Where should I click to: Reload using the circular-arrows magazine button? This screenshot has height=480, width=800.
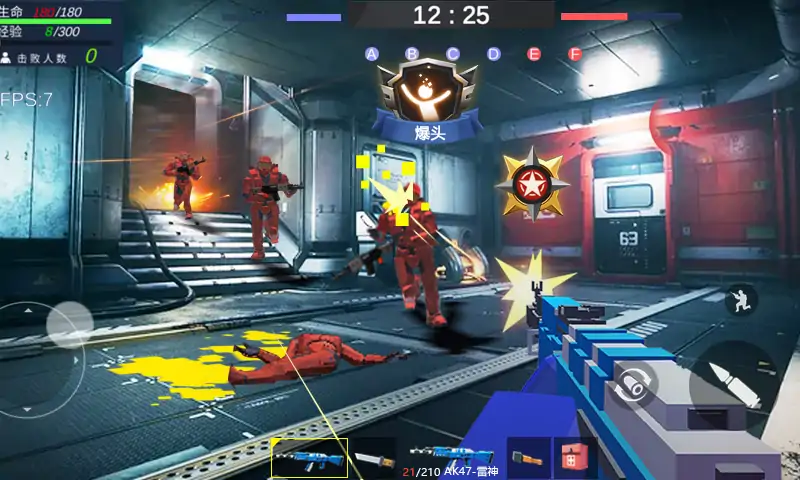point(634,383)
